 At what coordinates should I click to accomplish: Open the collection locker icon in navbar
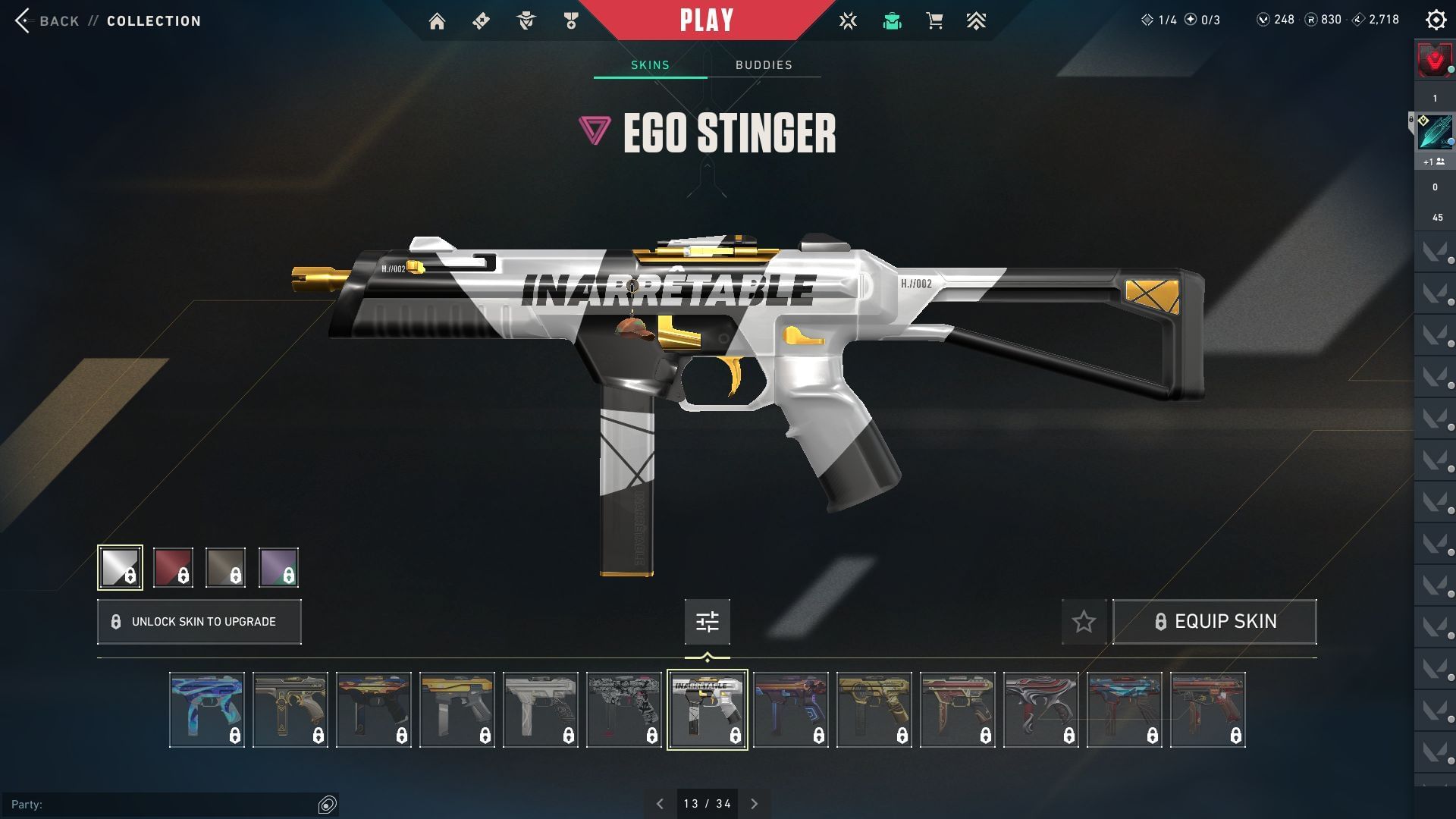892,21
